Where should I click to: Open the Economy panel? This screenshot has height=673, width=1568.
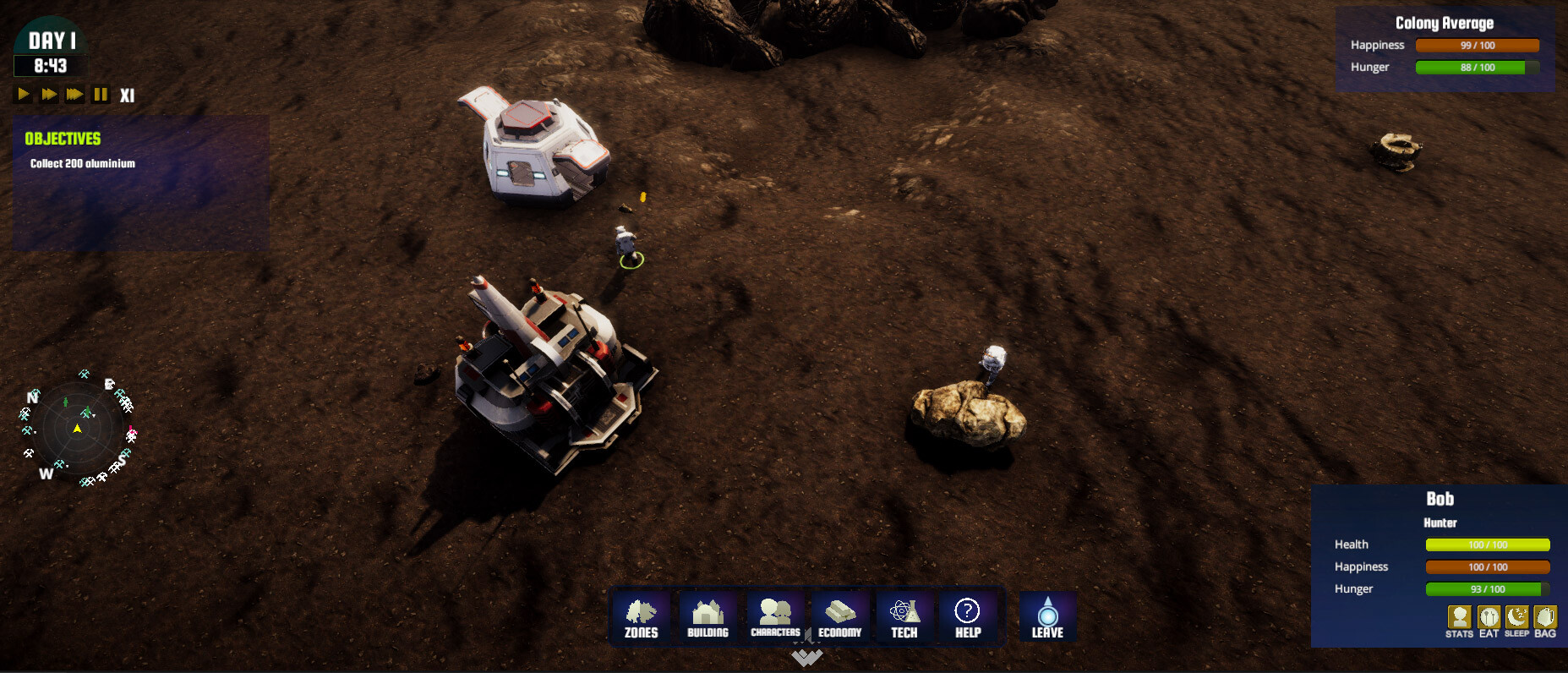point(840,617)
